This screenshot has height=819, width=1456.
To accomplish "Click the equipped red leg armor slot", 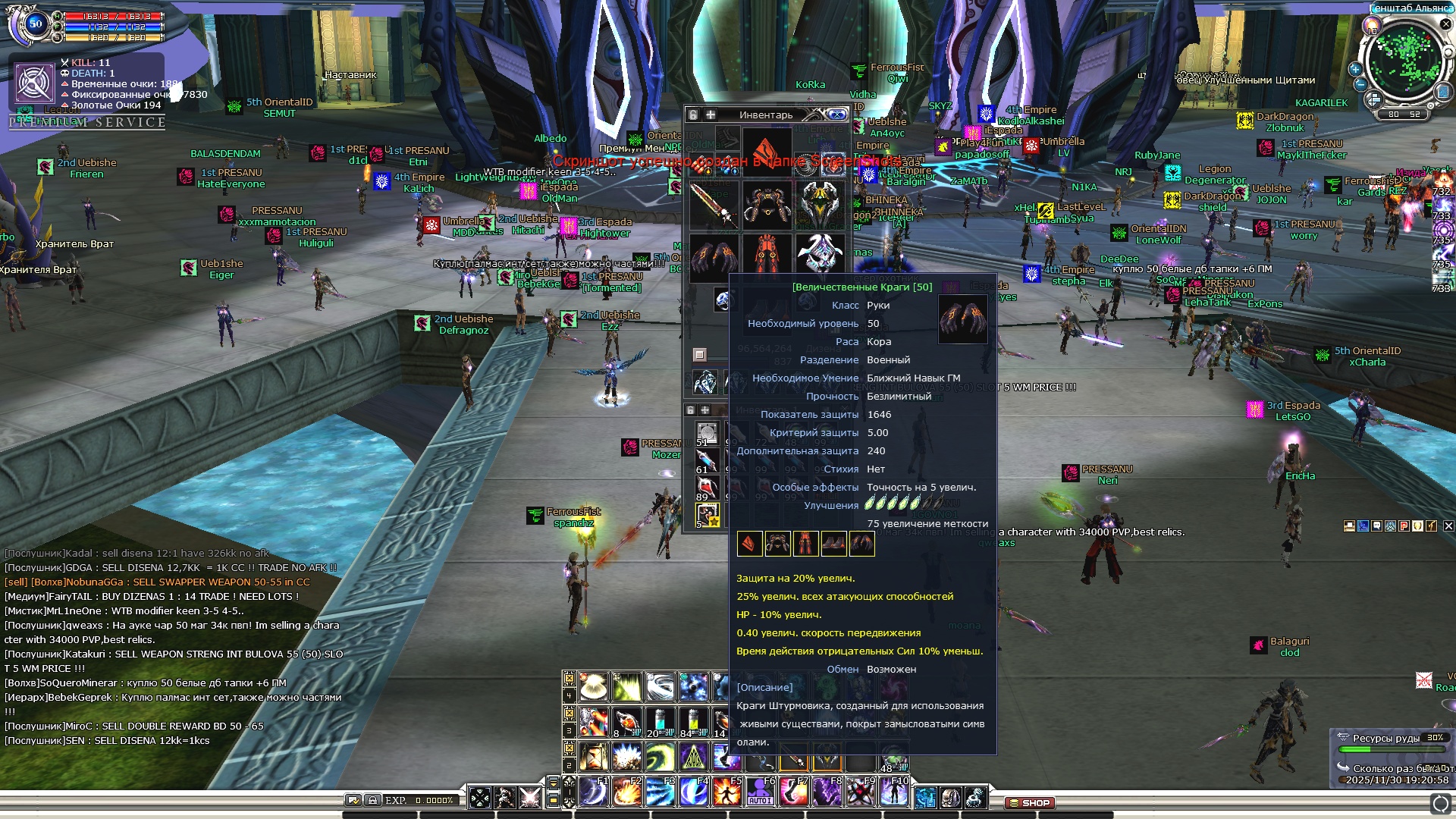I will [767, 255].
